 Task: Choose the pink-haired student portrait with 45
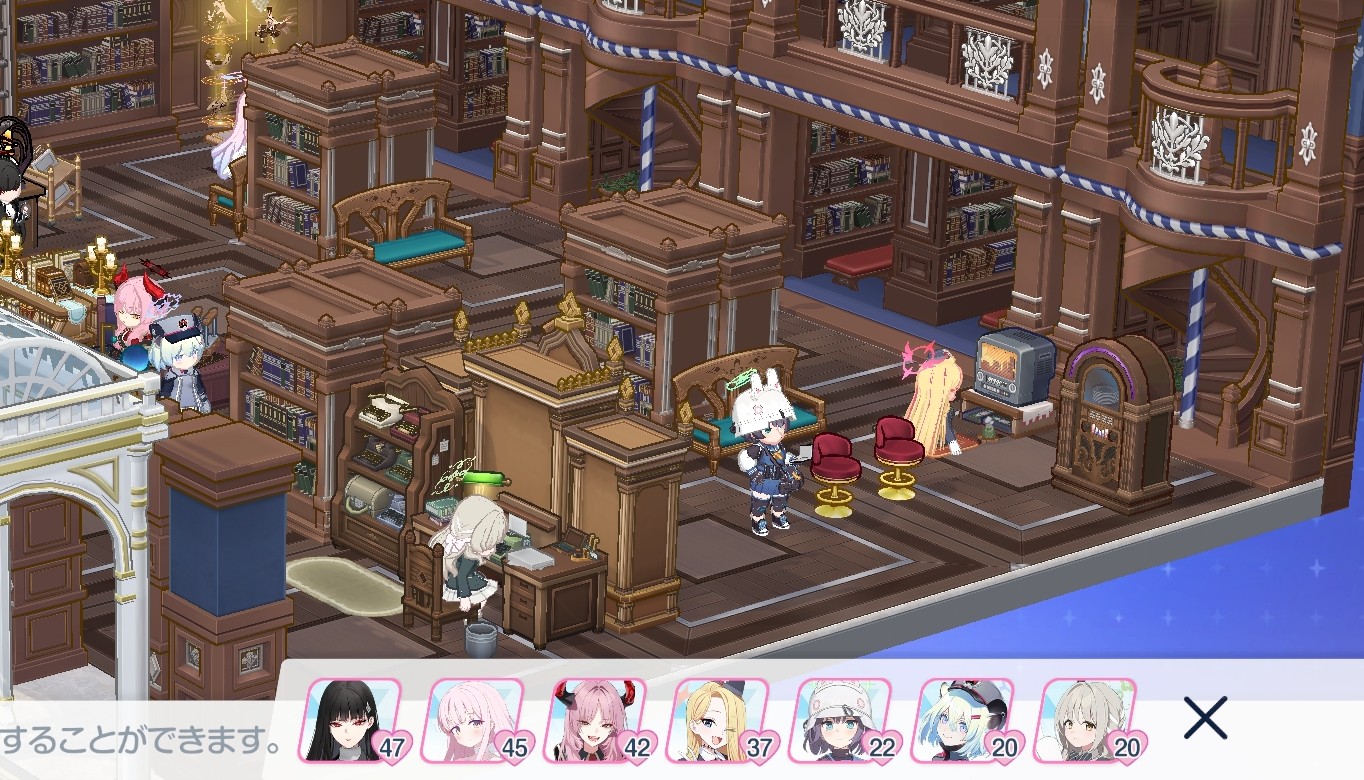(x=472, y=720)
